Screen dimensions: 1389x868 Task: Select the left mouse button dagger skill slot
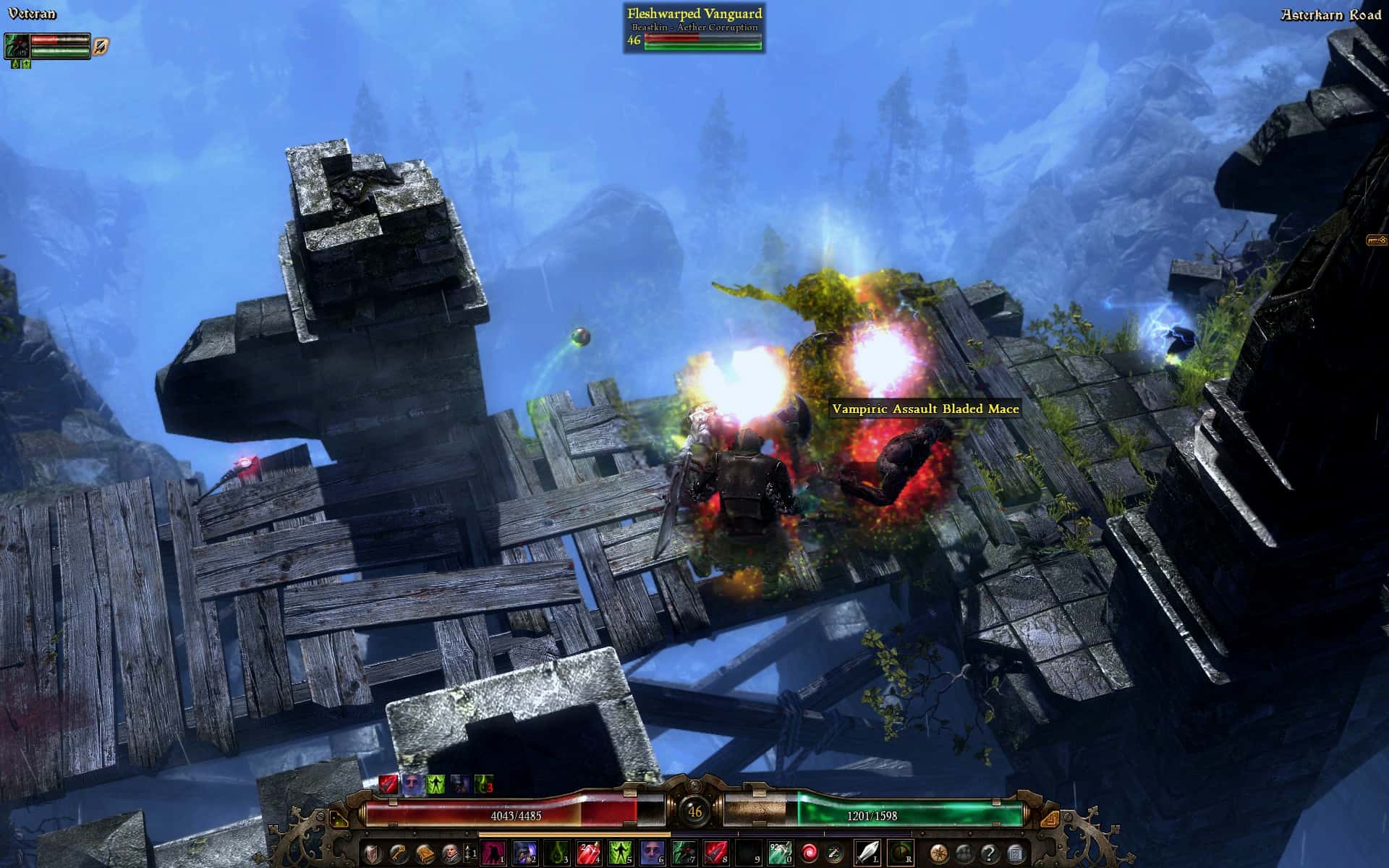click(x=867, y=854)
